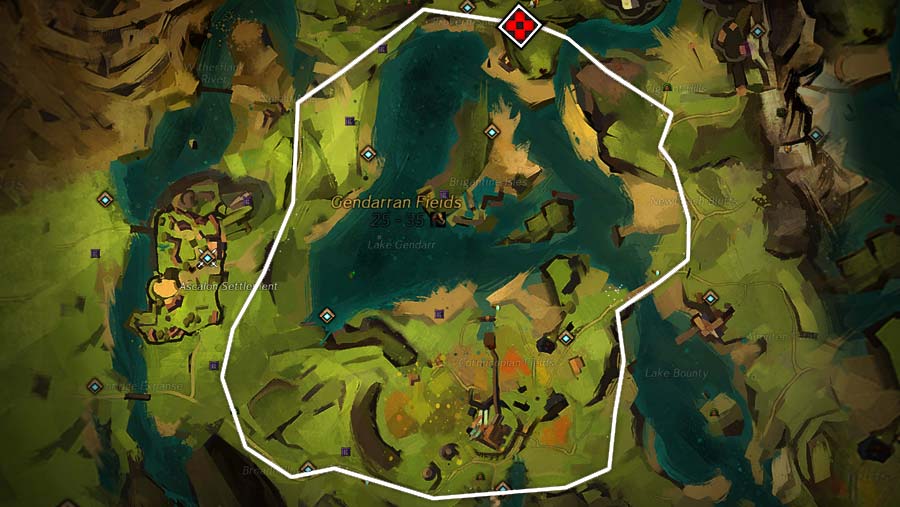
Task: Travel to the waypoint above Brigantine Isles
Action: coord(491,131)
